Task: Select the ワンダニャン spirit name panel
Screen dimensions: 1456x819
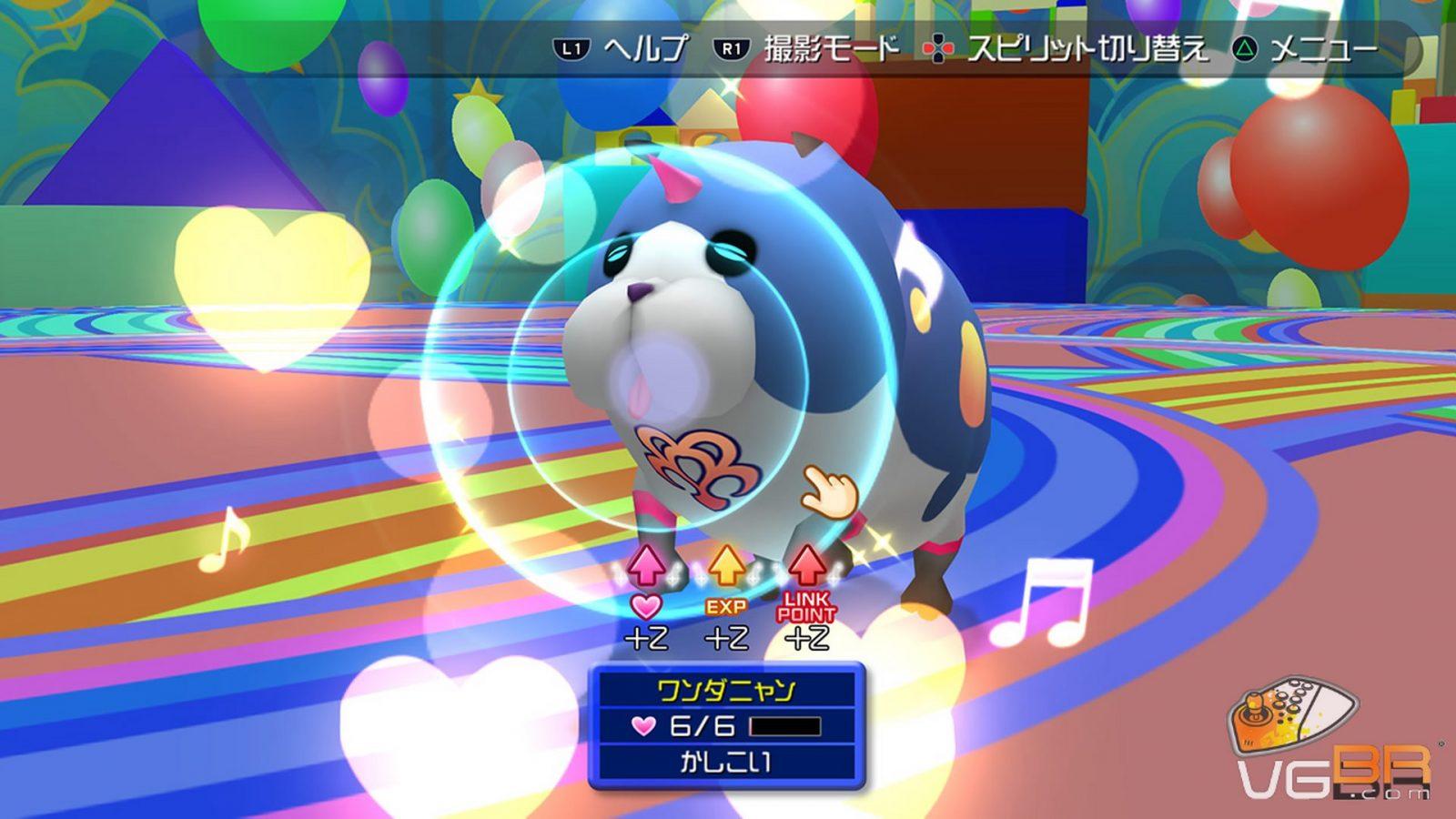Action: click(725, 691)
